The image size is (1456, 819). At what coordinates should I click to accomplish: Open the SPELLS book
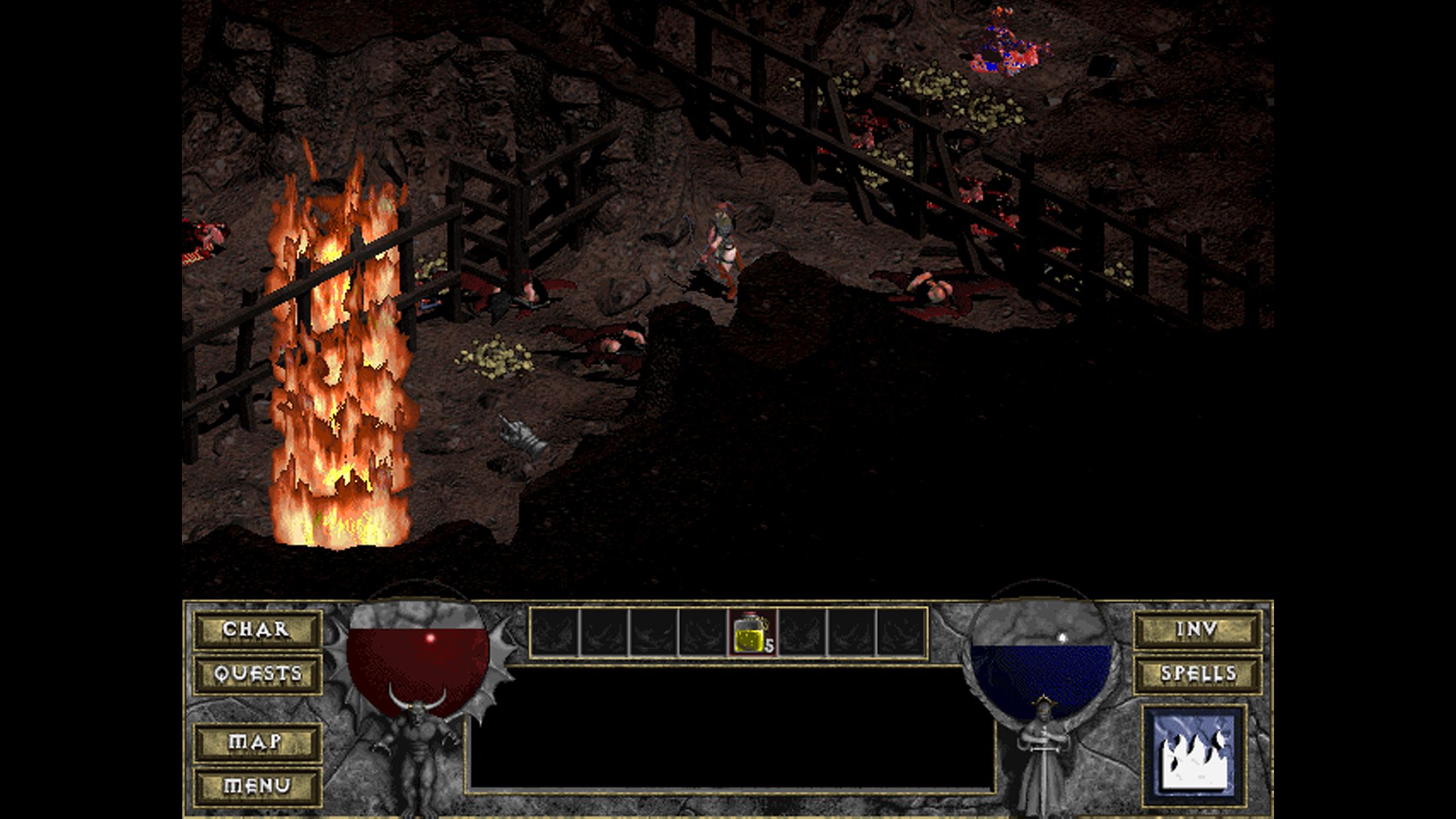click(1197, 674)
